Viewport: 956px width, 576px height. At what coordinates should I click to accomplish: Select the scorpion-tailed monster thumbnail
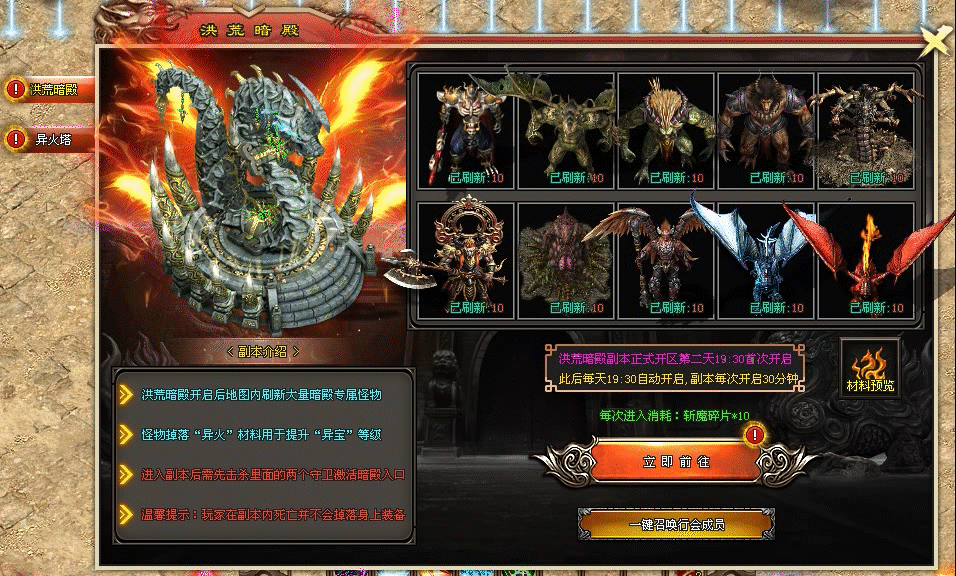pos(867,130)
